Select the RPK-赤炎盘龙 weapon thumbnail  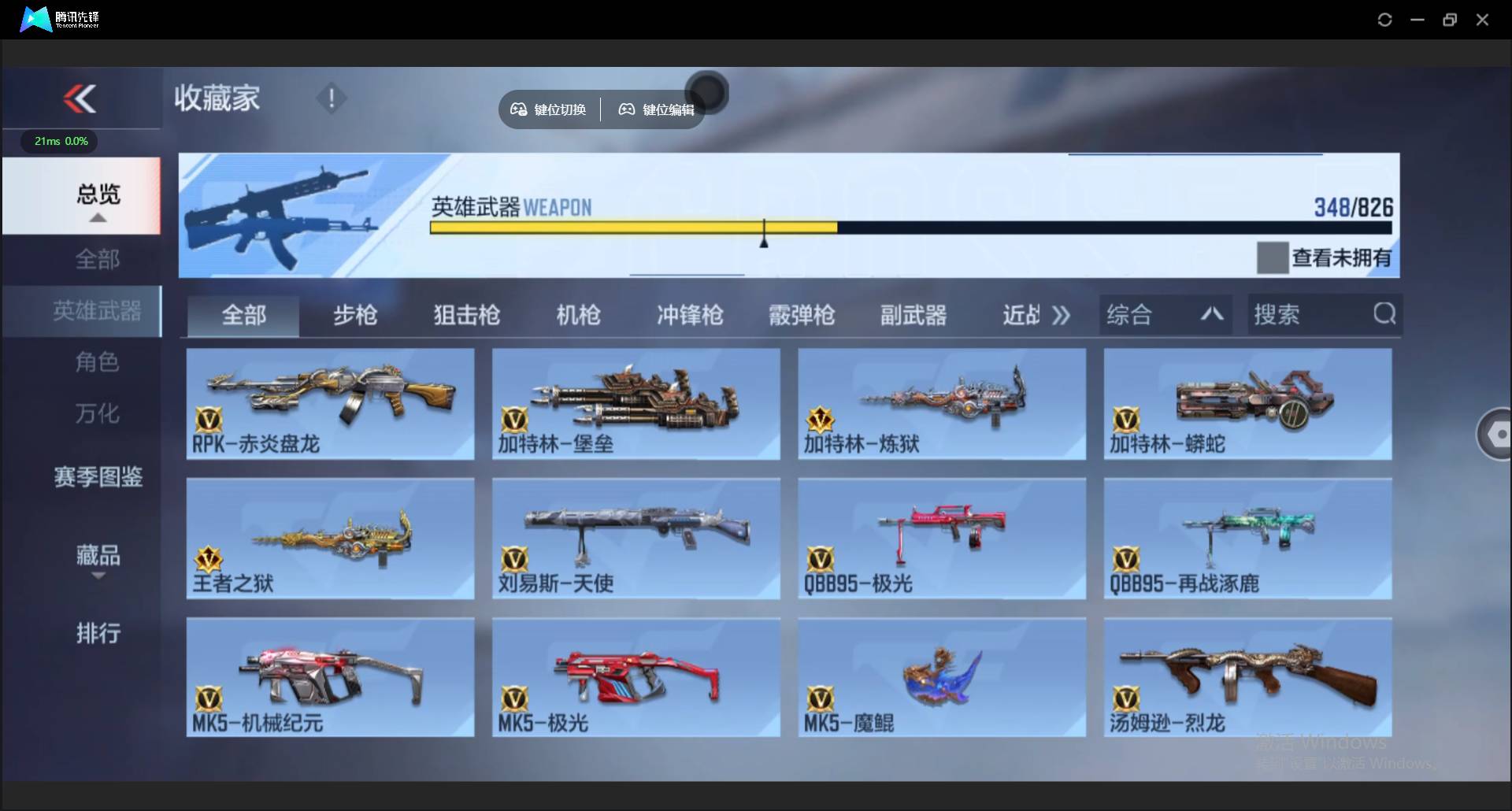[x=330, y=404]
